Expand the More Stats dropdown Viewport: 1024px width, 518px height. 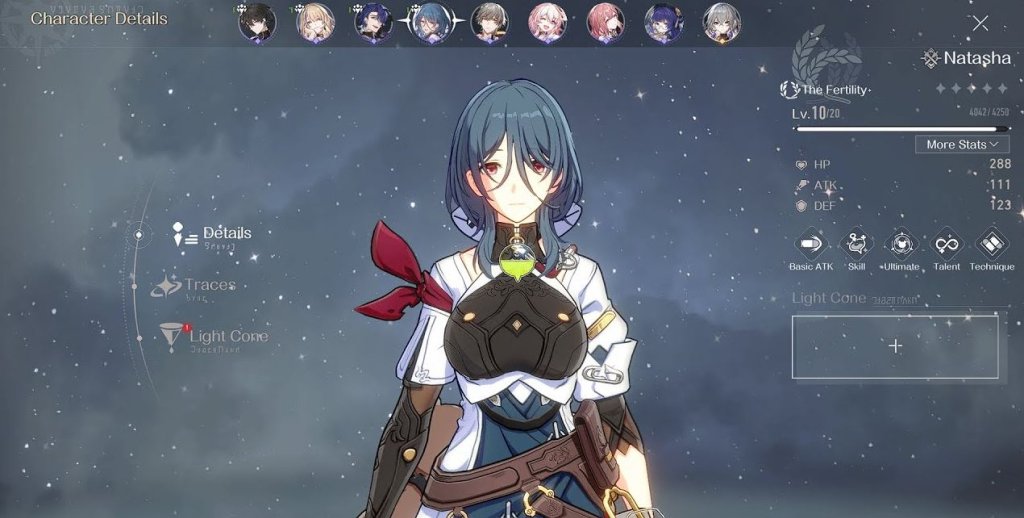pos(961,145)
